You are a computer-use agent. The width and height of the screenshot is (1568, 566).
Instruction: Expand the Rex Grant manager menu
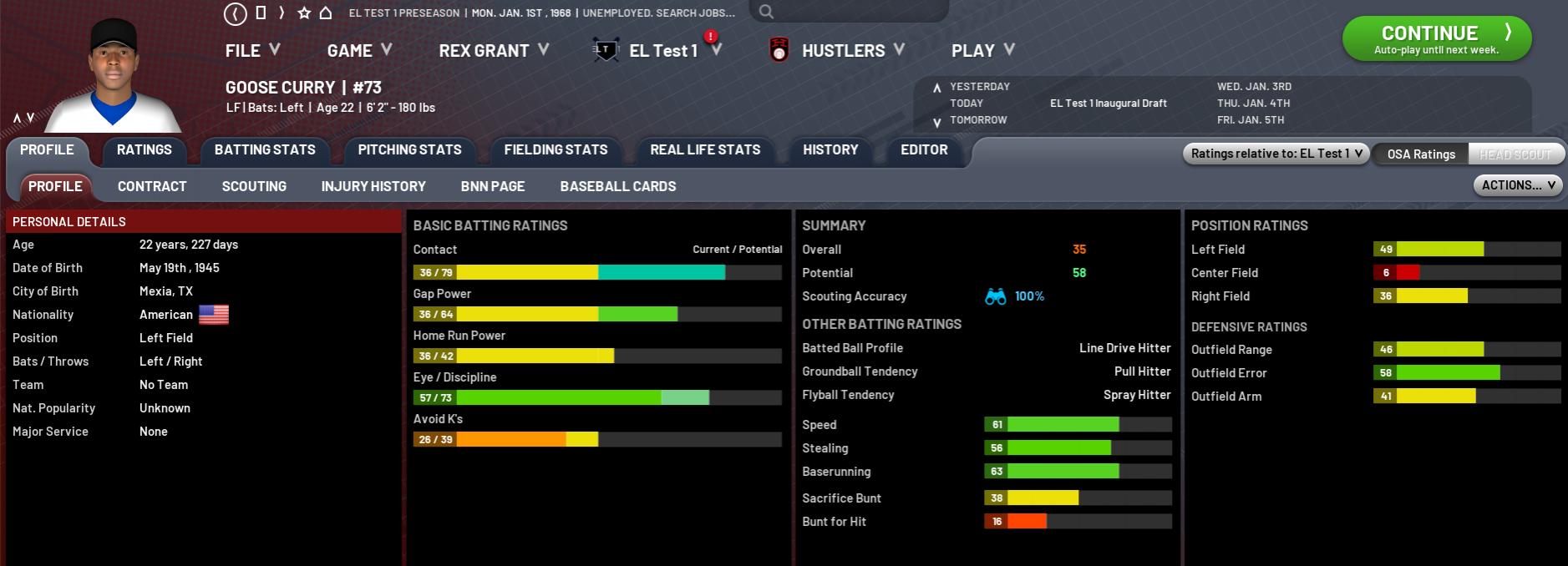coord(493,51)
